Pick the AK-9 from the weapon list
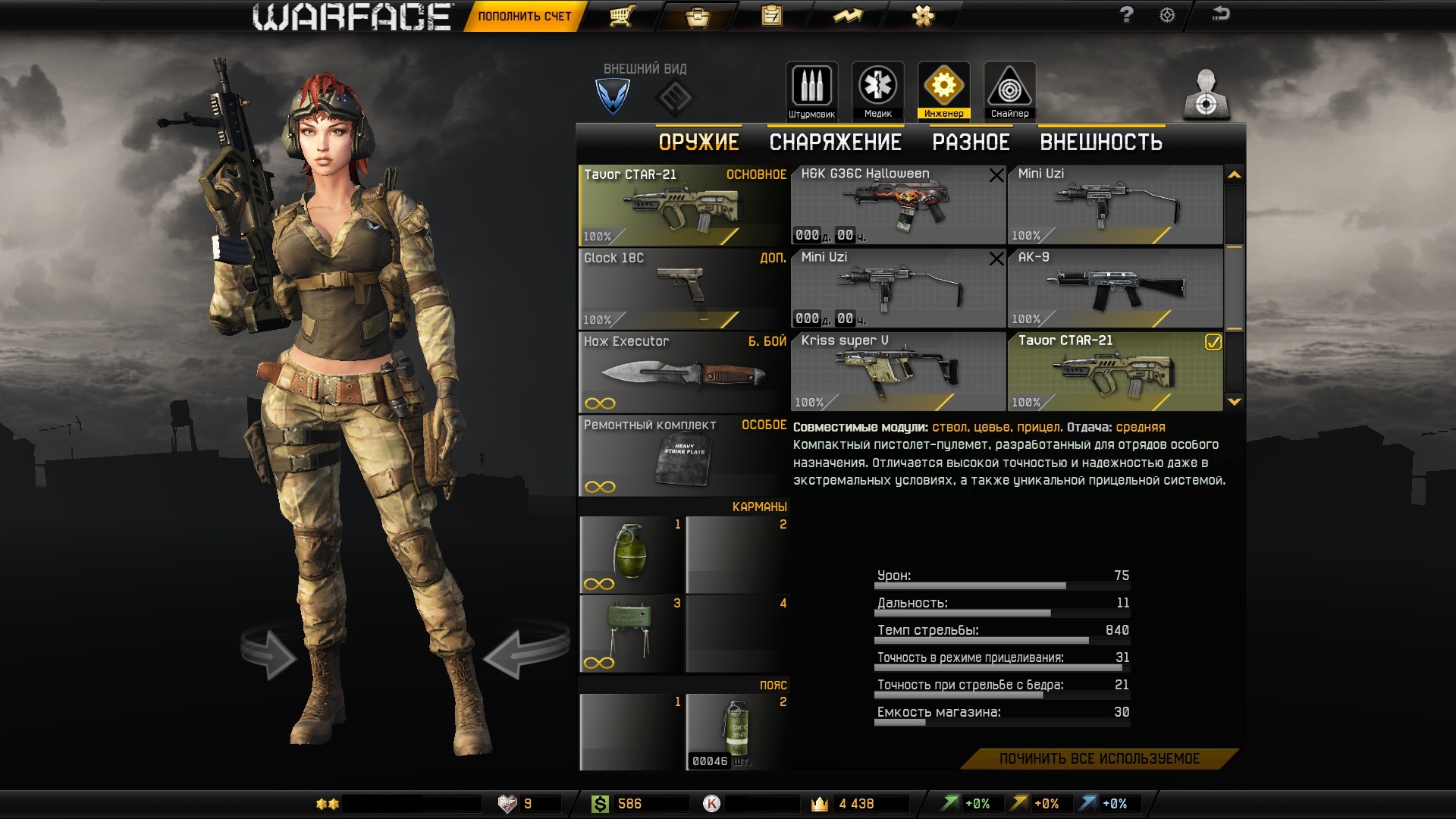This screenshot has height=819, width=1456. [x=1115, y=288]
